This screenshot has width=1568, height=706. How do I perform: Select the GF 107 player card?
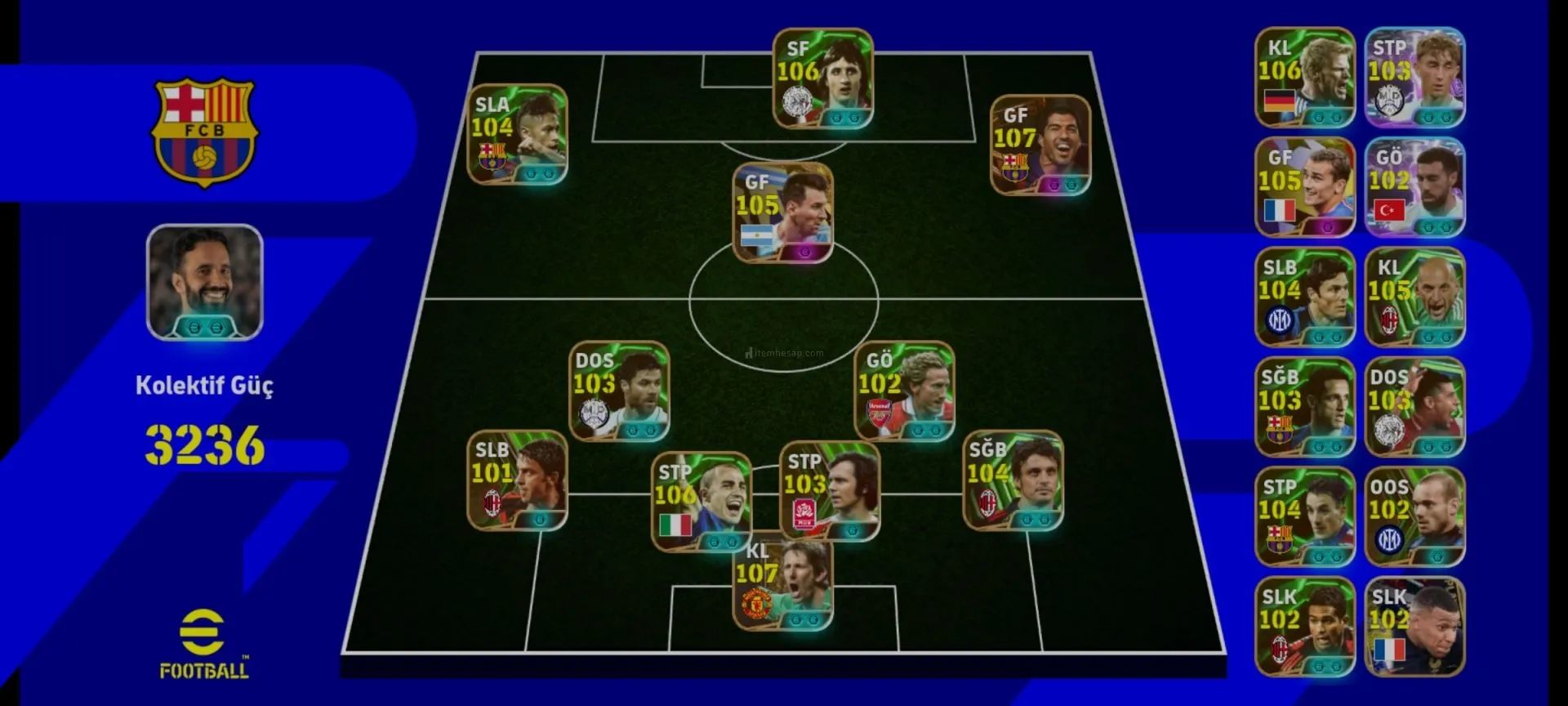pos(1040,145)
